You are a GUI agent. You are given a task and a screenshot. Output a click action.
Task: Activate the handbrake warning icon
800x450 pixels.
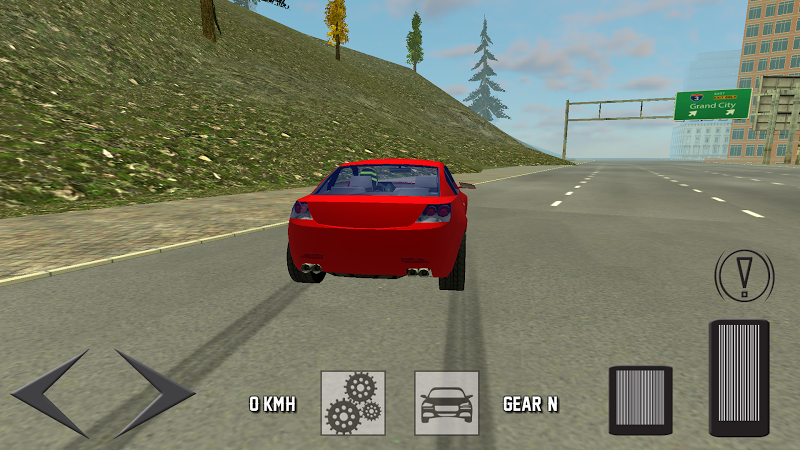(744, 272)
